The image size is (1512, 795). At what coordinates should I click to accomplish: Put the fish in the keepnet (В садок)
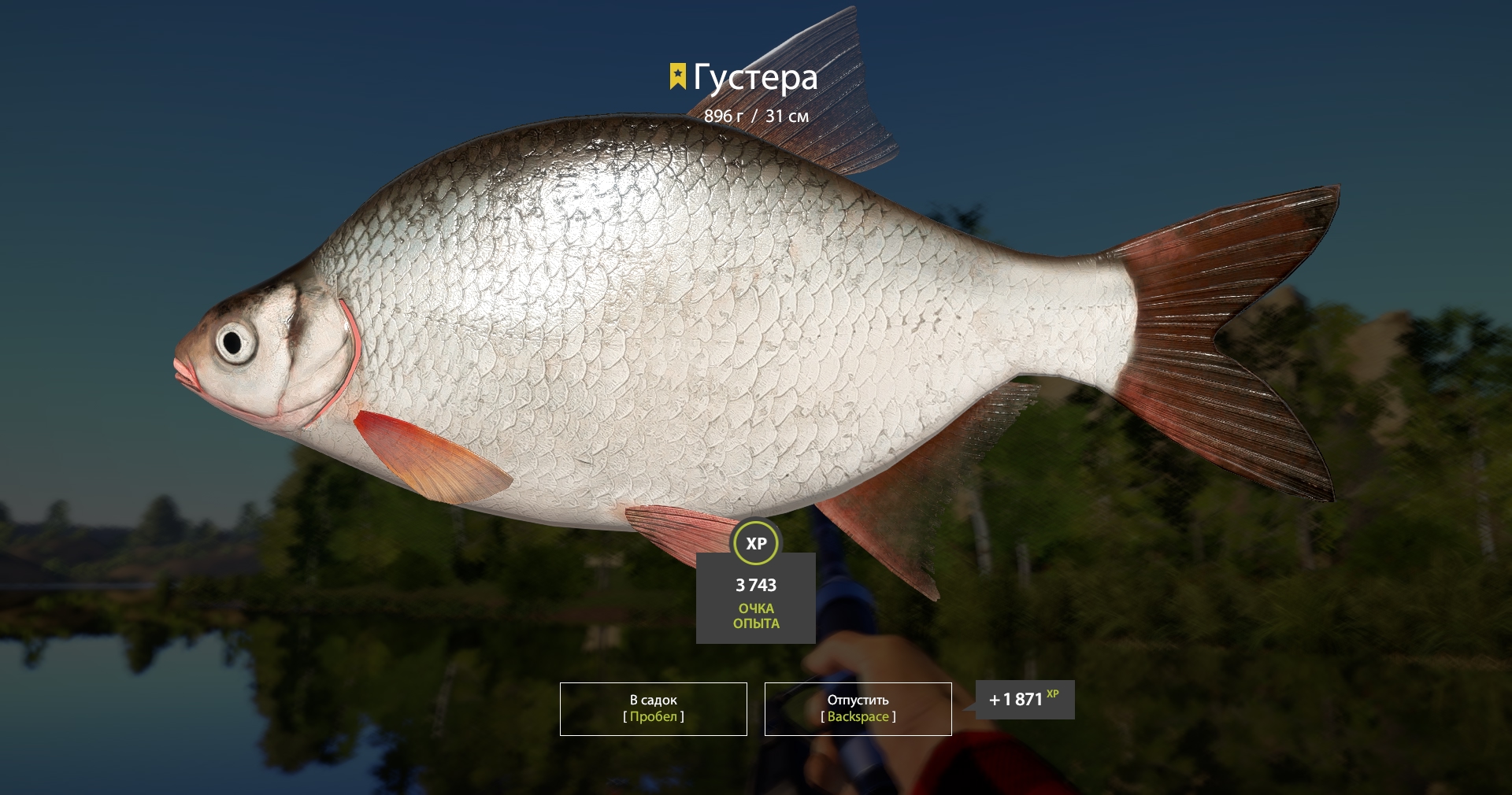(653, 708)
